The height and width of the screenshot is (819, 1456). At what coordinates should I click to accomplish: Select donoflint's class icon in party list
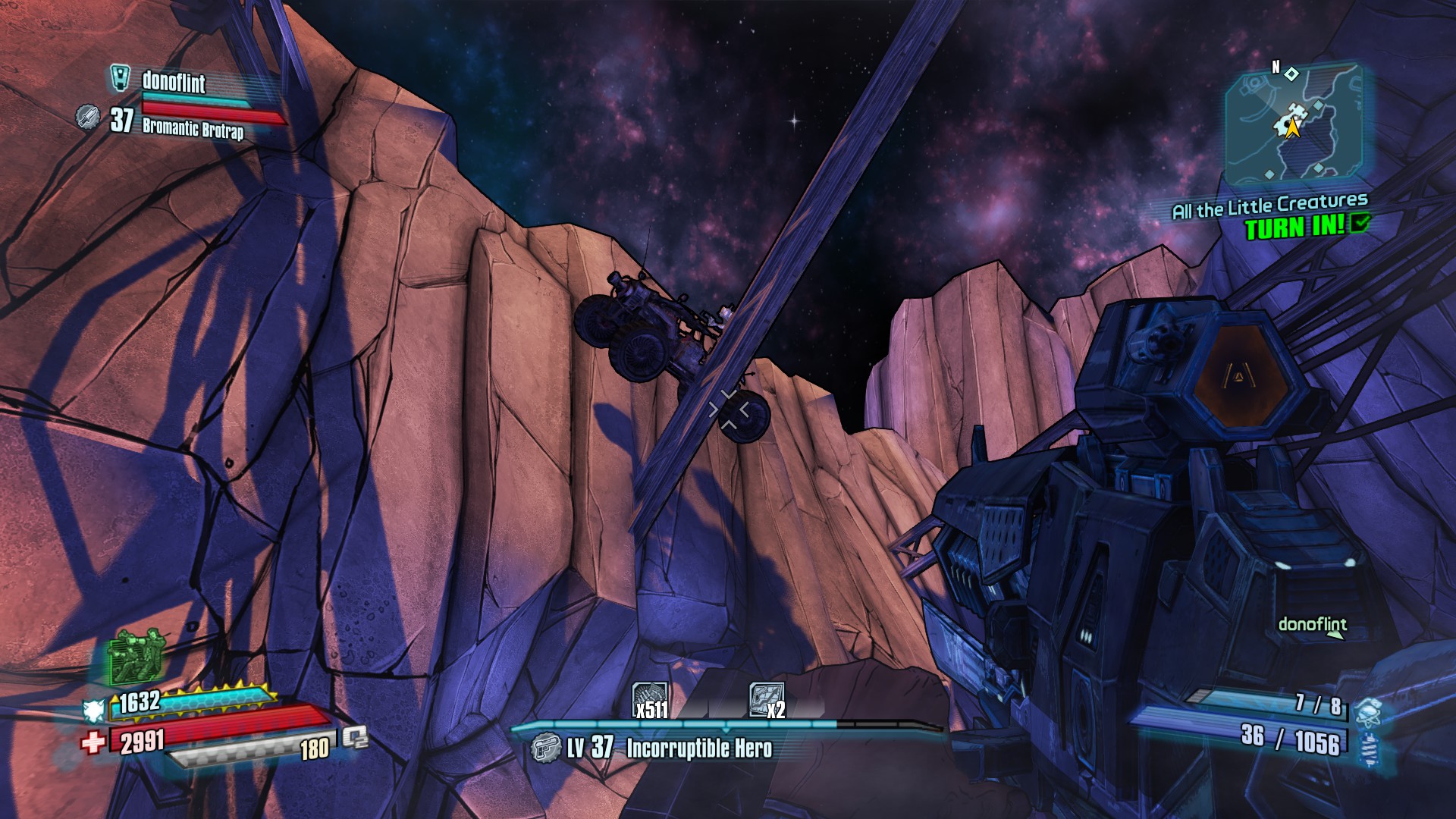point(121,77)
